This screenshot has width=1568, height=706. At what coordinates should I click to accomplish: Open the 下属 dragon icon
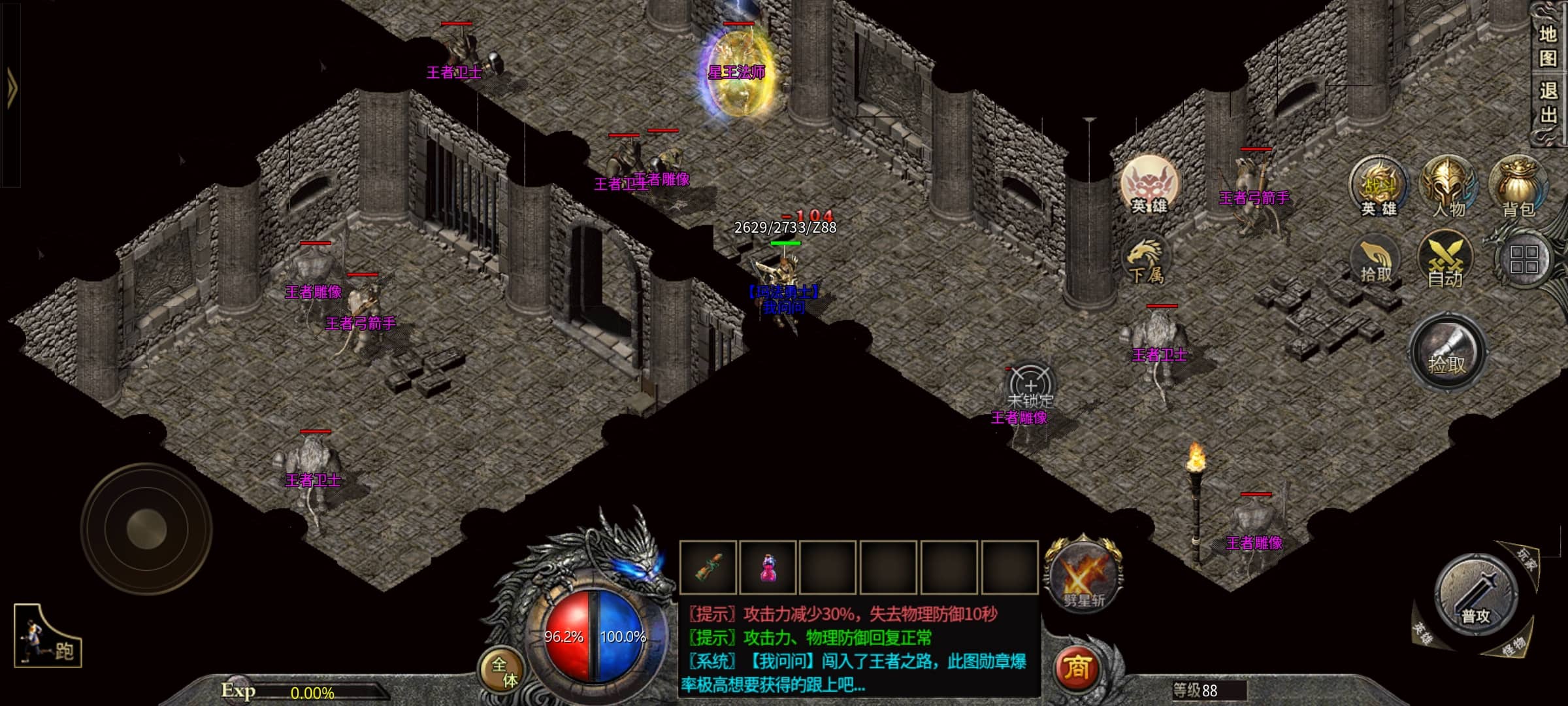1145,261
